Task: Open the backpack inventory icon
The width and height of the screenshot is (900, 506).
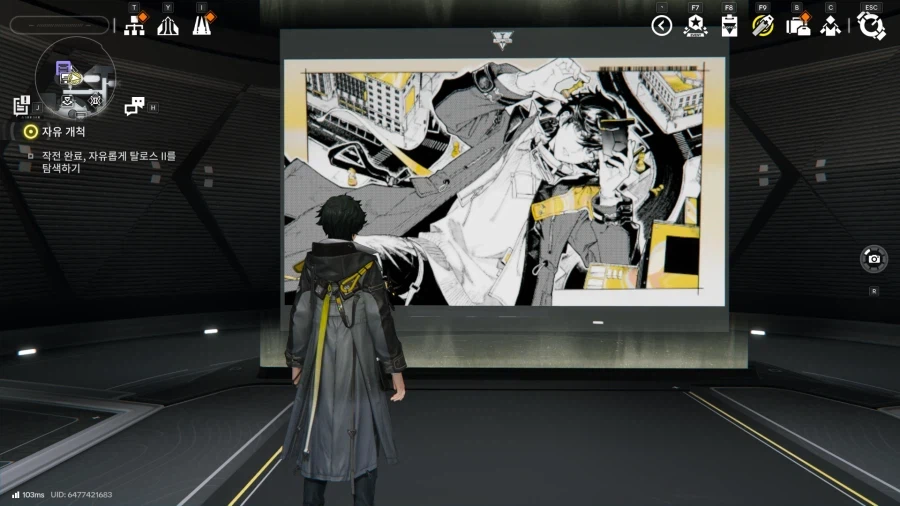Action: click(x=797, y=27)
